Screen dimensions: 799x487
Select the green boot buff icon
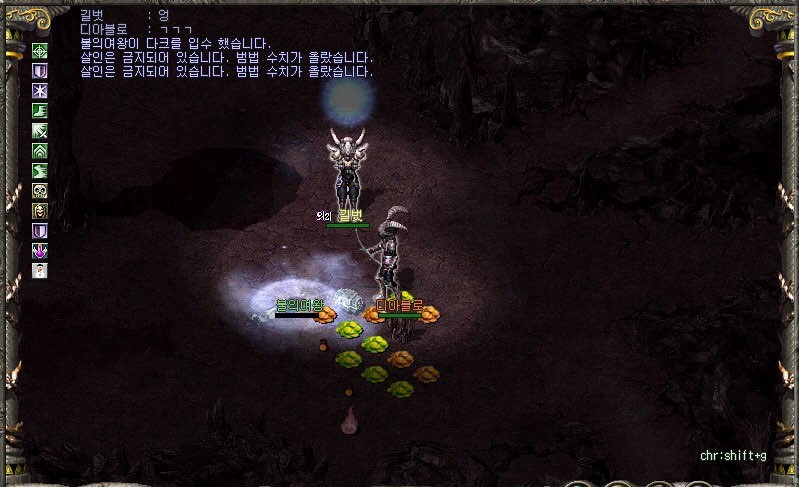coord(41,111)
